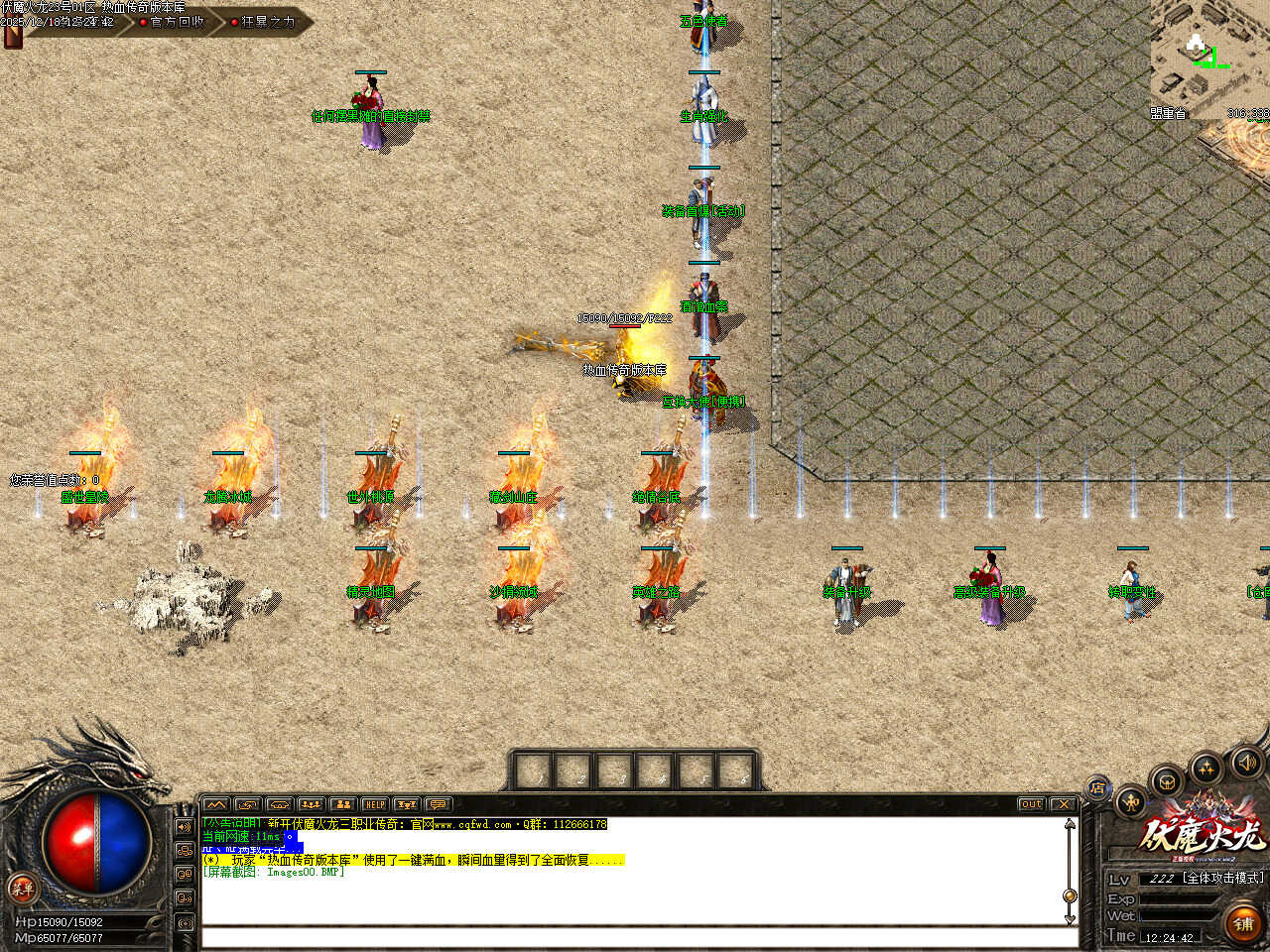1270x952 pixels.
Task: Click the HELP button above chat
Action: click(x=374, y=804)
